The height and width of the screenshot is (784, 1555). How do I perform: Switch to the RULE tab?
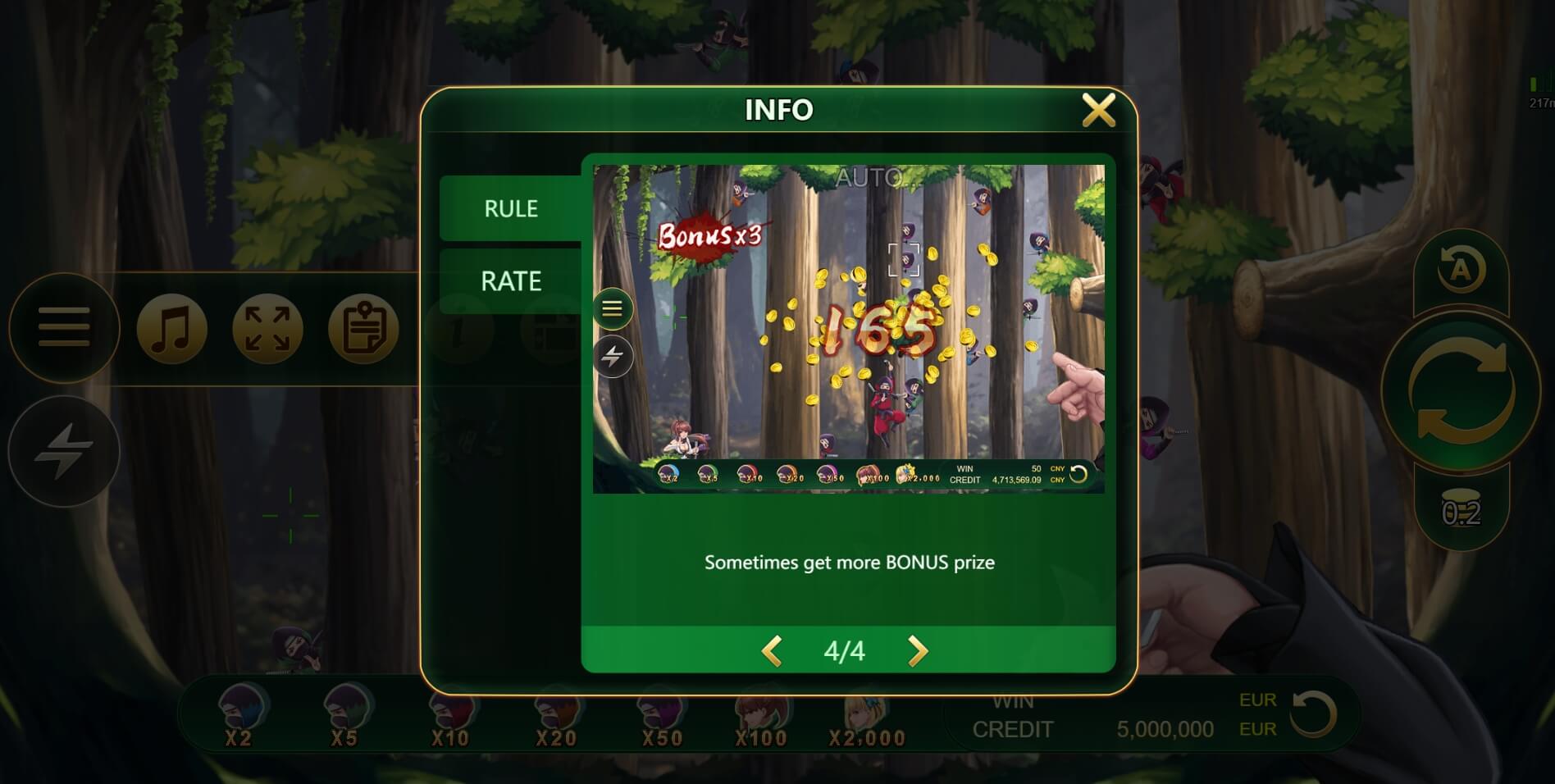coord(510,208)
